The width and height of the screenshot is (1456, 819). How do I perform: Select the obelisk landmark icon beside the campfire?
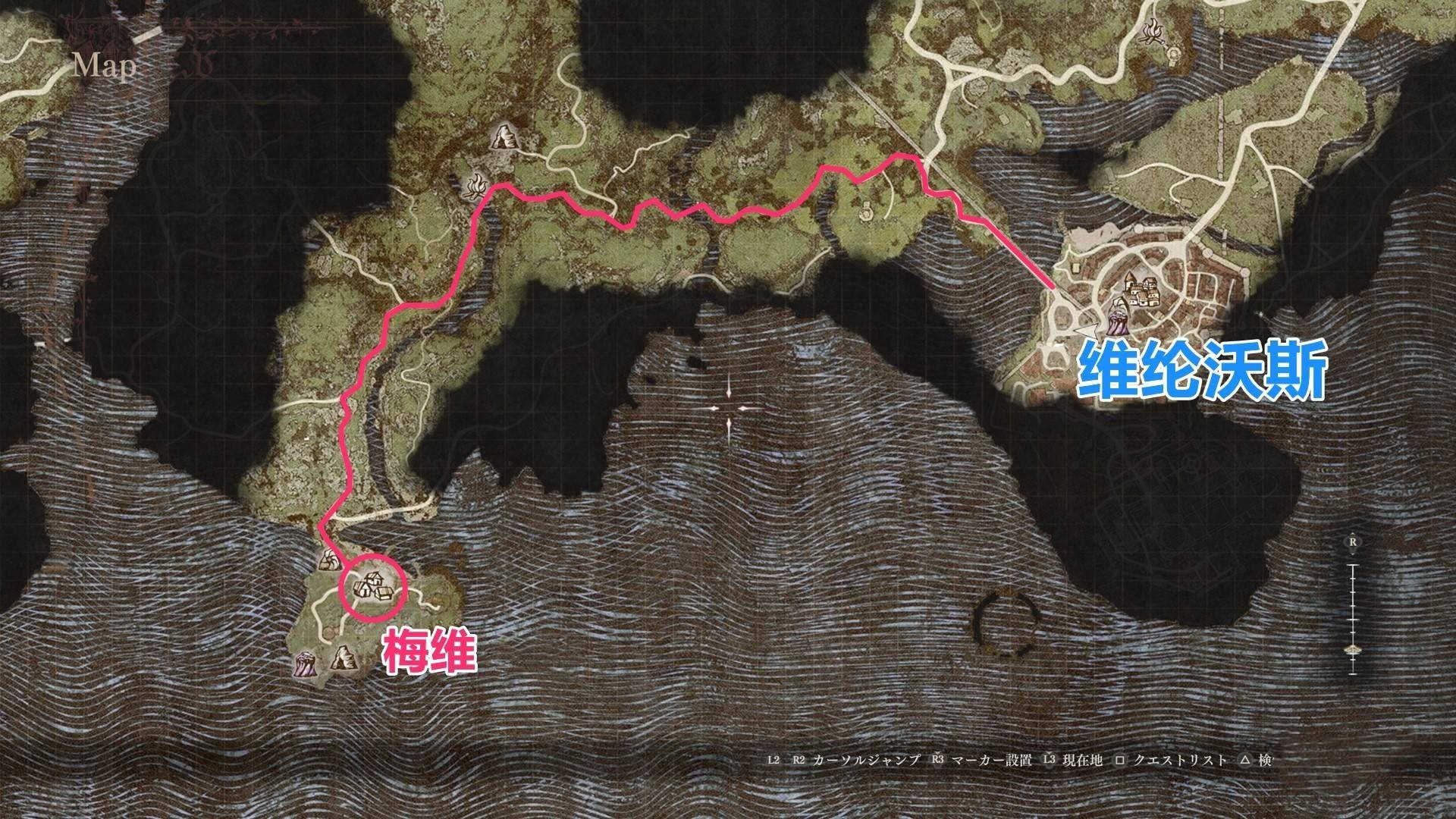point(505,137)
